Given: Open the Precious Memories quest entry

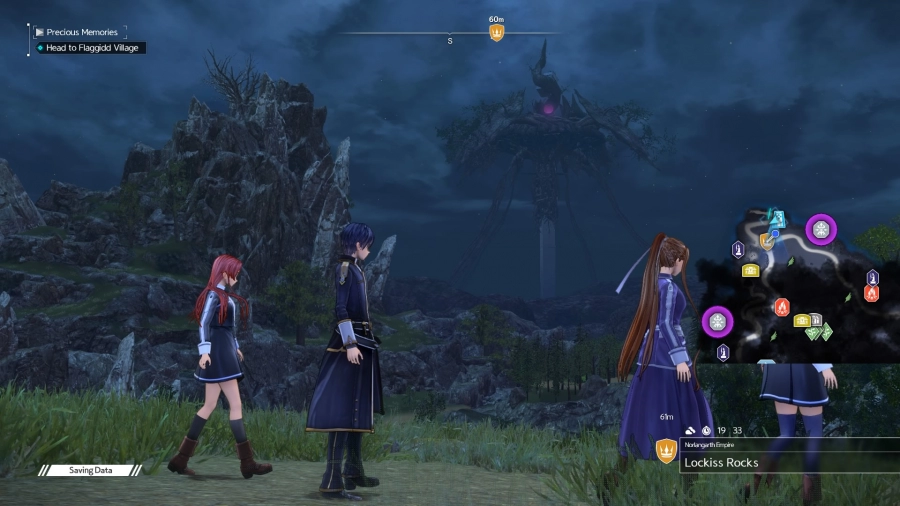Looking at the screenshot, I should (82, 32).
